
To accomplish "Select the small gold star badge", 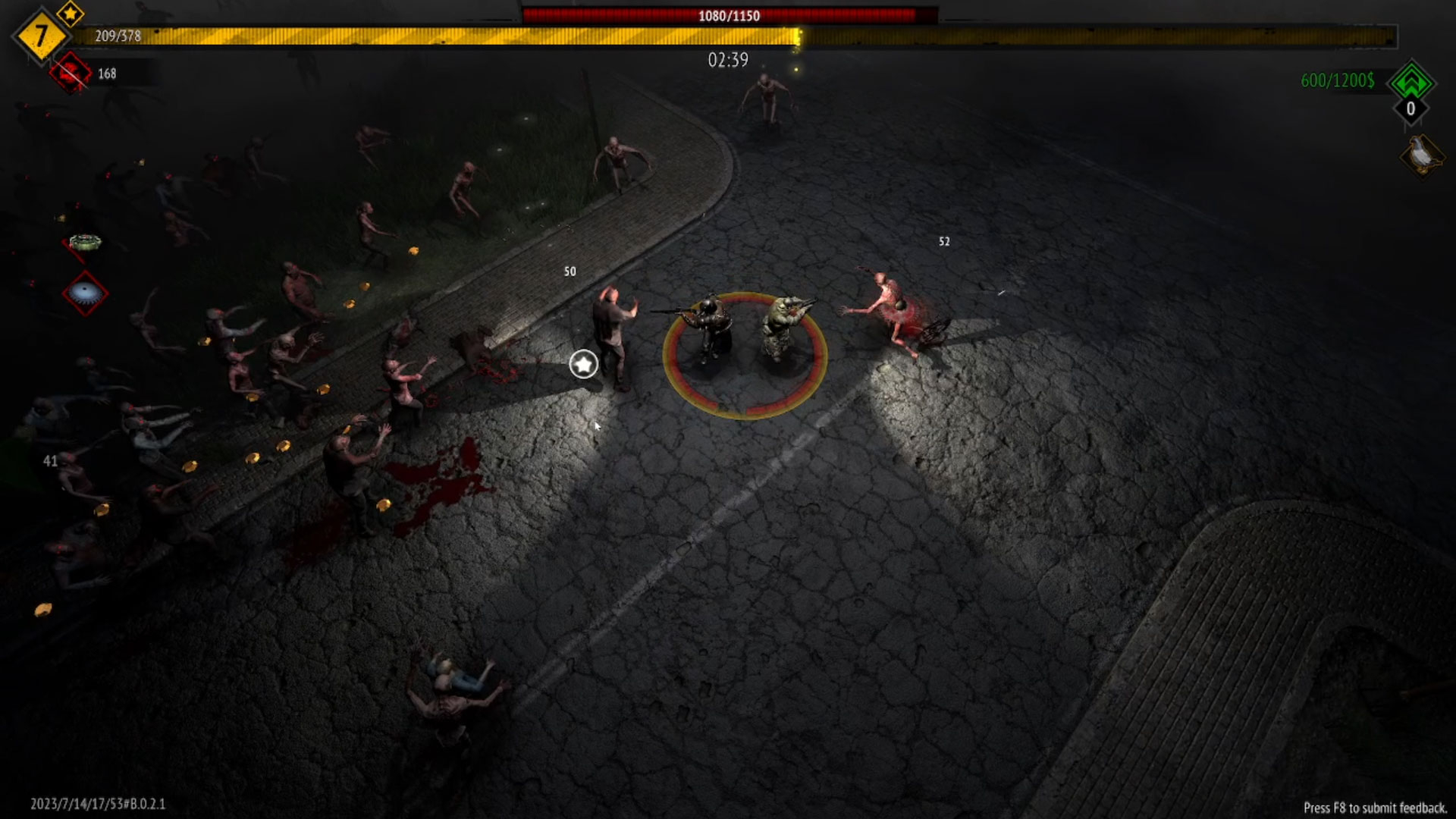I will click(71, 13).
